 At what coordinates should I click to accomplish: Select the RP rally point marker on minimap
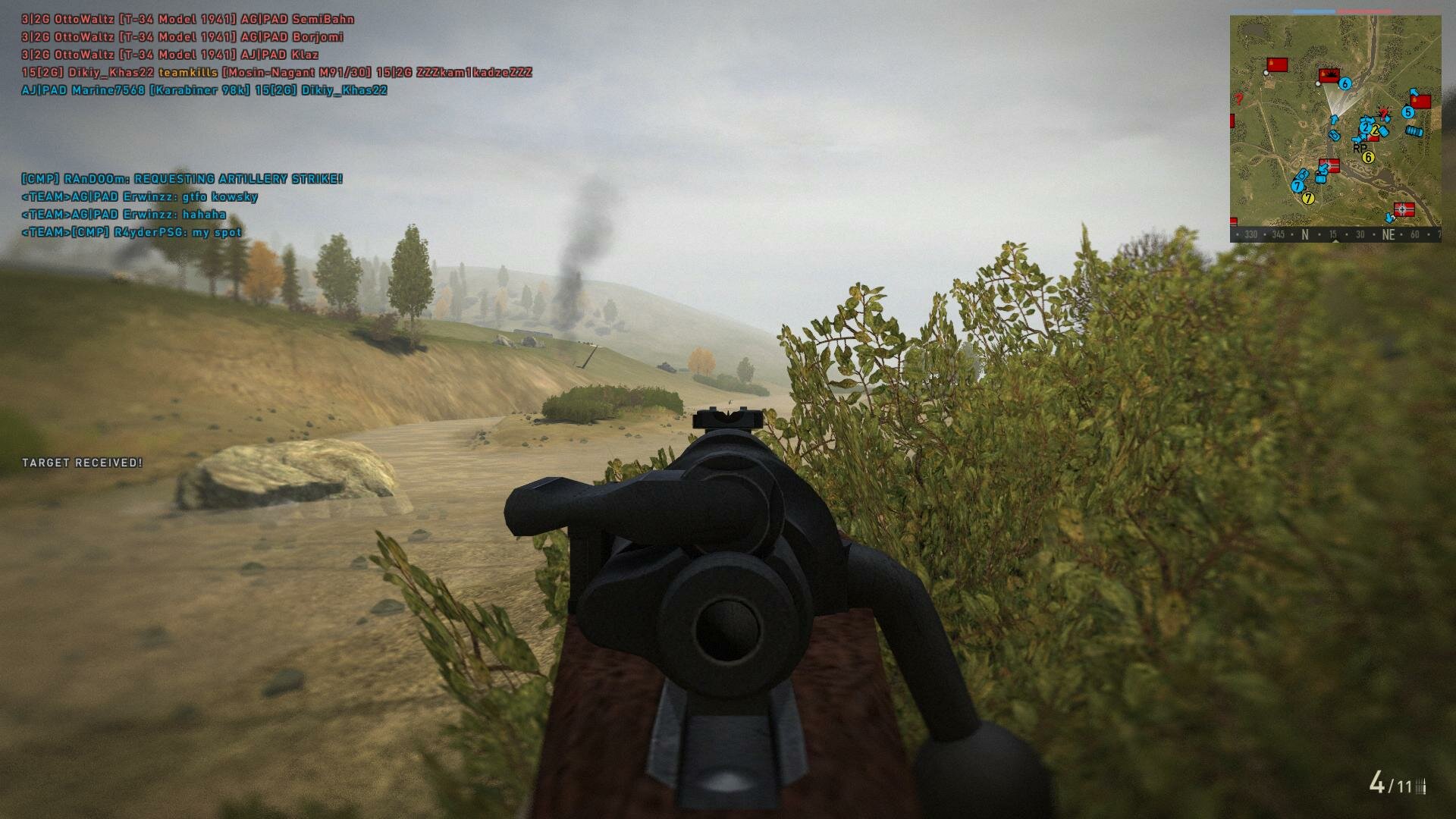pyautogui.click(x=1360, y=149)
